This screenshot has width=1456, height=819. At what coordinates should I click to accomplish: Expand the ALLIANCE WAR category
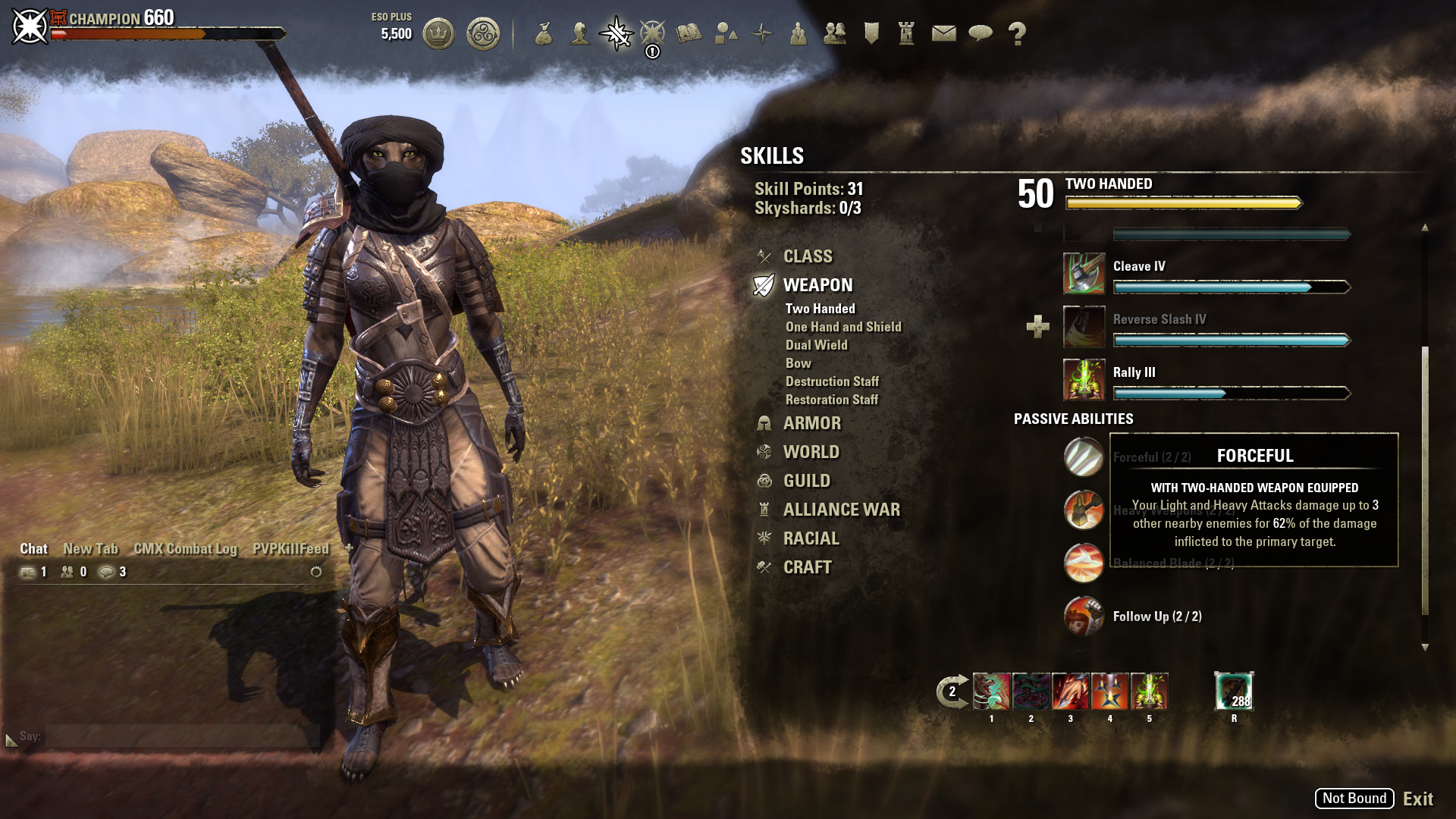841,510
